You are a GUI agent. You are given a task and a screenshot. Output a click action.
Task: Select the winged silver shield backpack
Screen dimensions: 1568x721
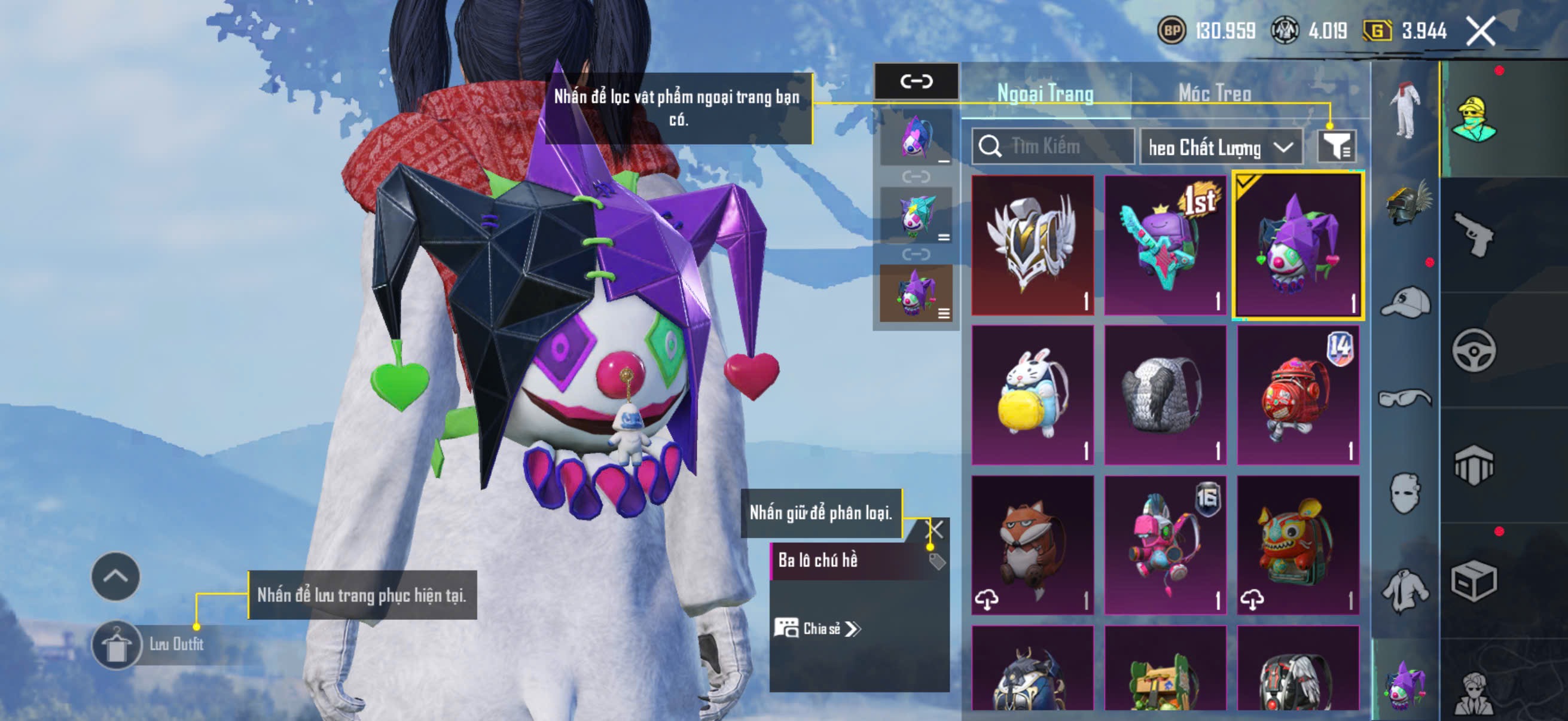pyautogui.click(x=1032, y=246)
